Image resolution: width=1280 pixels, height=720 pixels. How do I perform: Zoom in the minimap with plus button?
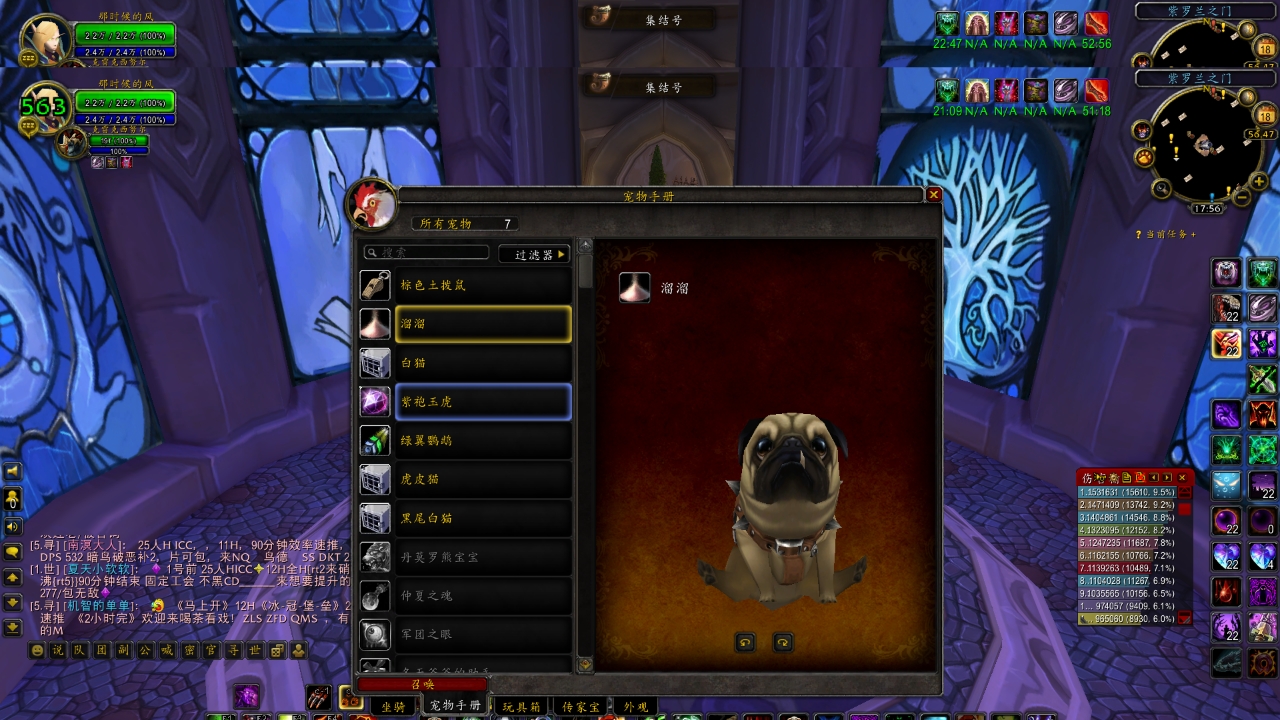[x=1260, y=181]
